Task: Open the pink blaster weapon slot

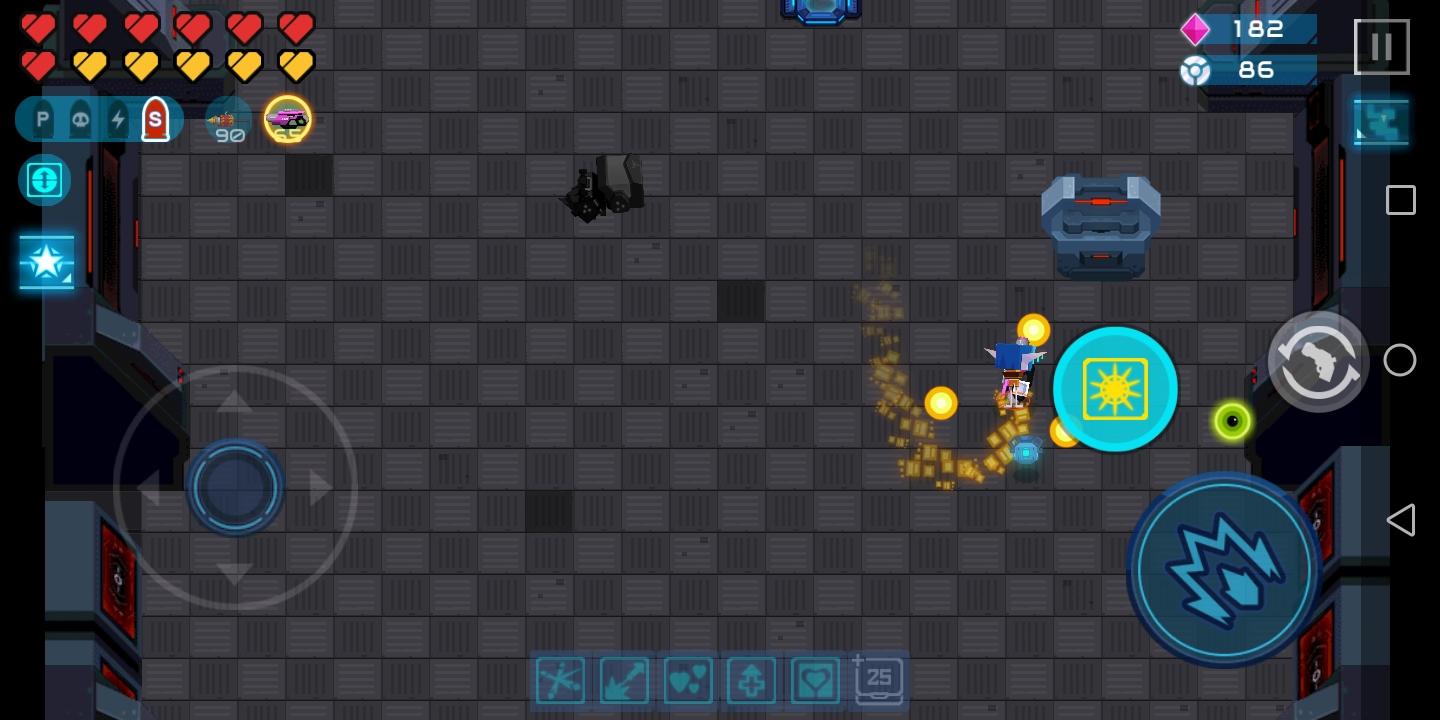Action: [288, 119]
